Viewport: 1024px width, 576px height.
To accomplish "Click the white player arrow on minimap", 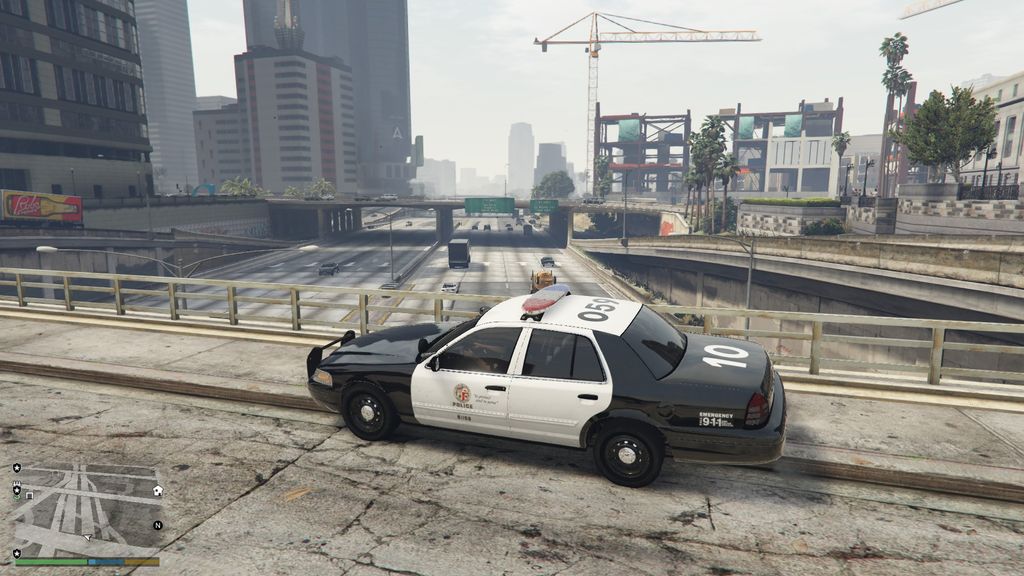I will 87,537.
